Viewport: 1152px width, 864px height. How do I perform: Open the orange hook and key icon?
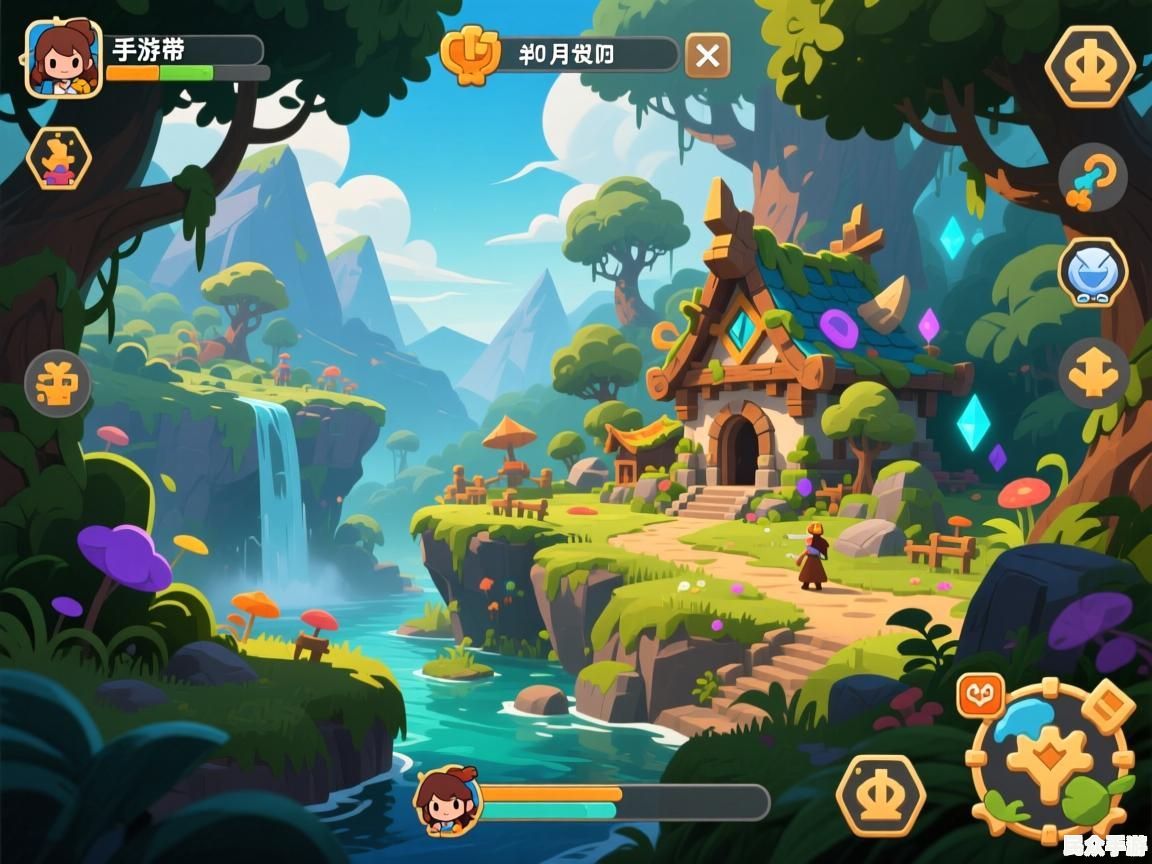(1092, 180)
